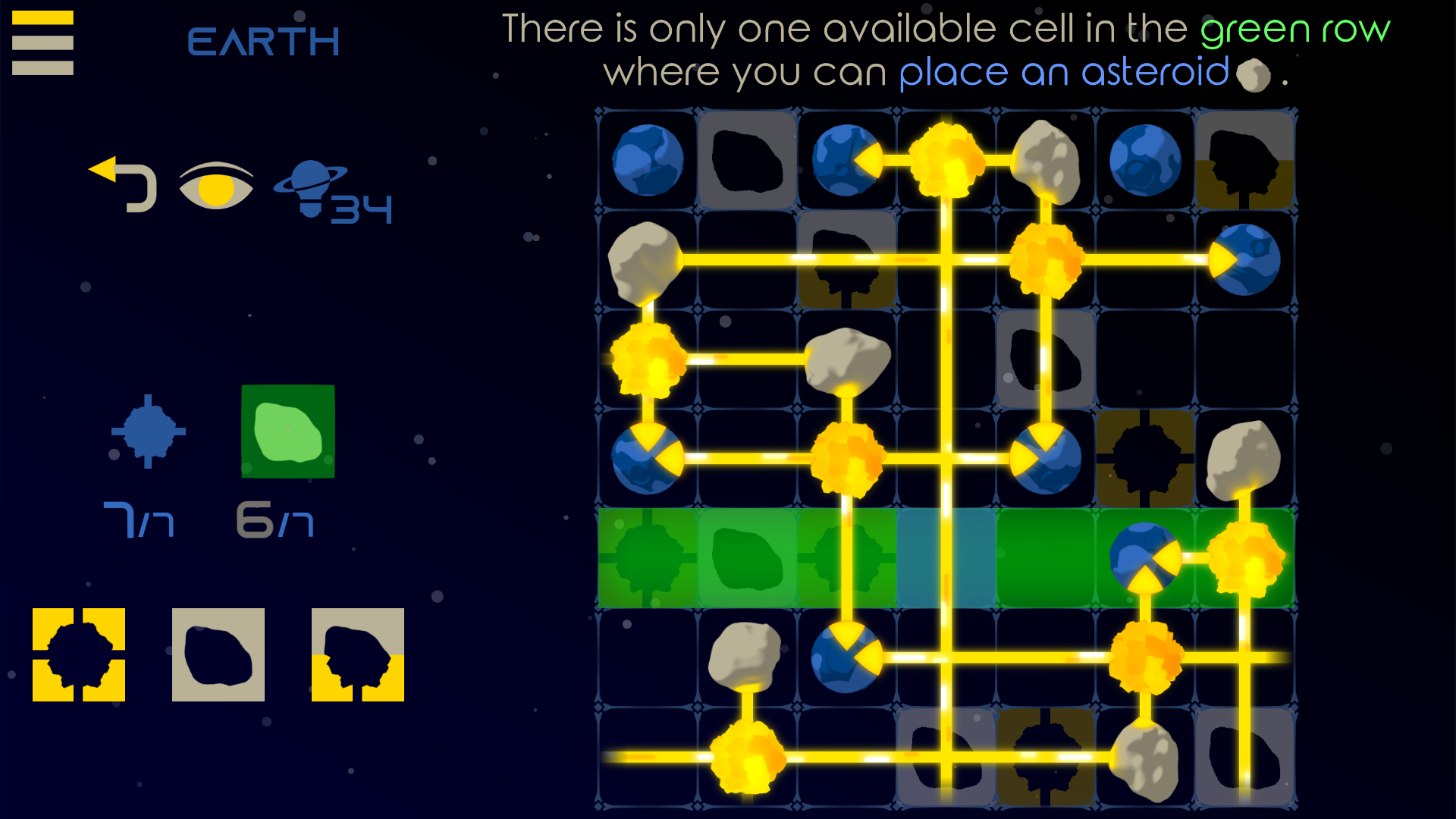Open the hamburger menu
Screen dimensions: 1456x819
pyautogui.click(x=42, y=42)
